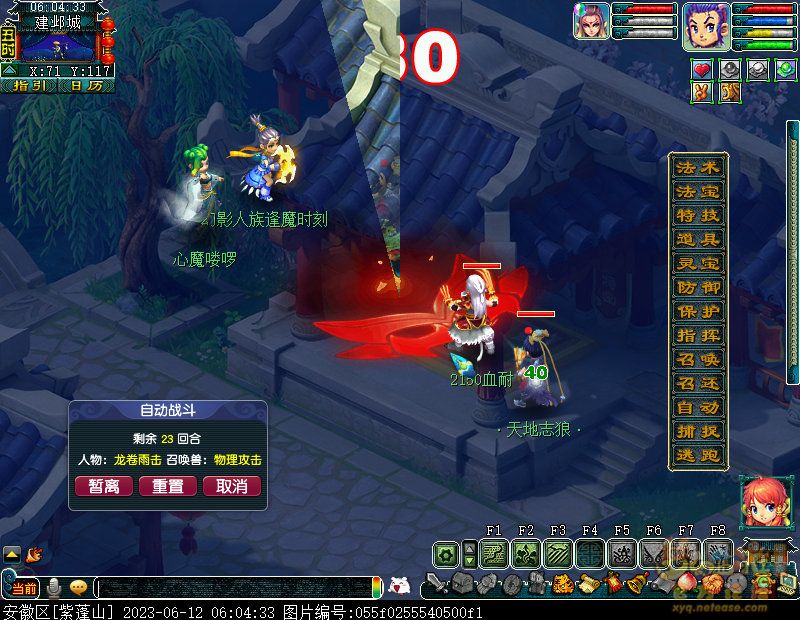Open the red-haired girl portrait
This screenshot has width=800, height=620.
coord(761,502)
